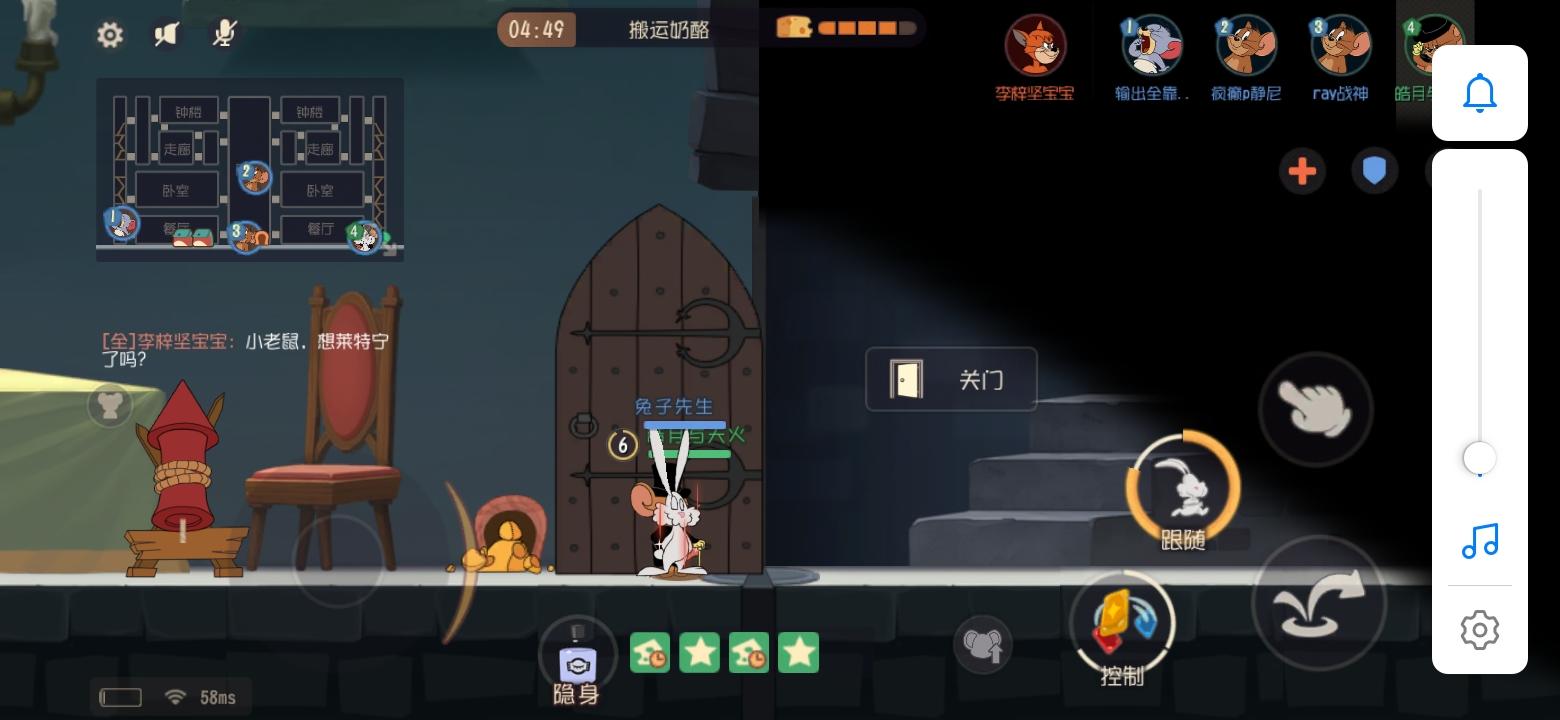Select ray战神's player avatar
The height and width of the screenshot is (720, 1560).
(x=1340, y=45)
